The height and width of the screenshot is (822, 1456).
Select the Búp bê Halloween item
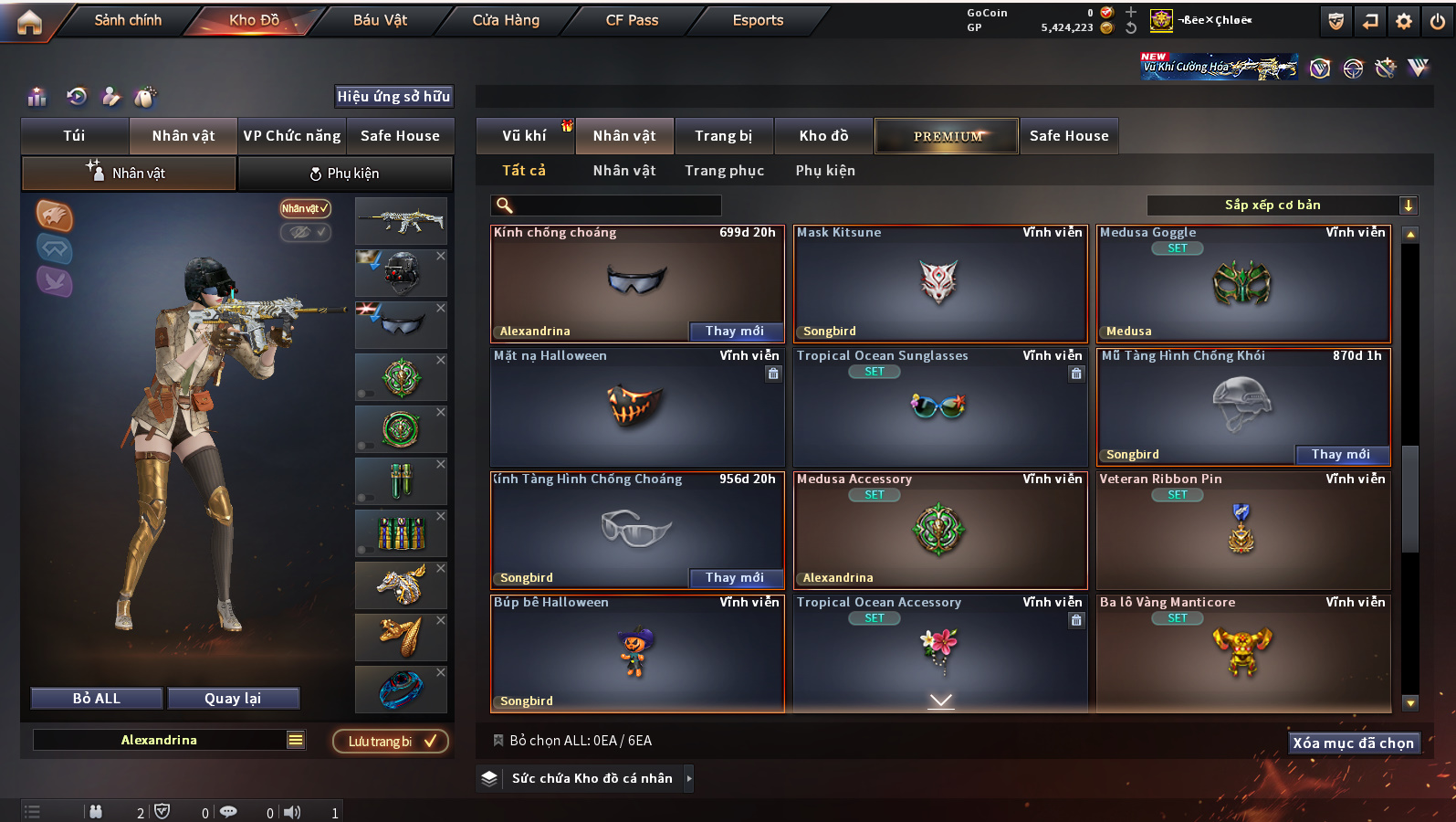[x=636, y=653]
